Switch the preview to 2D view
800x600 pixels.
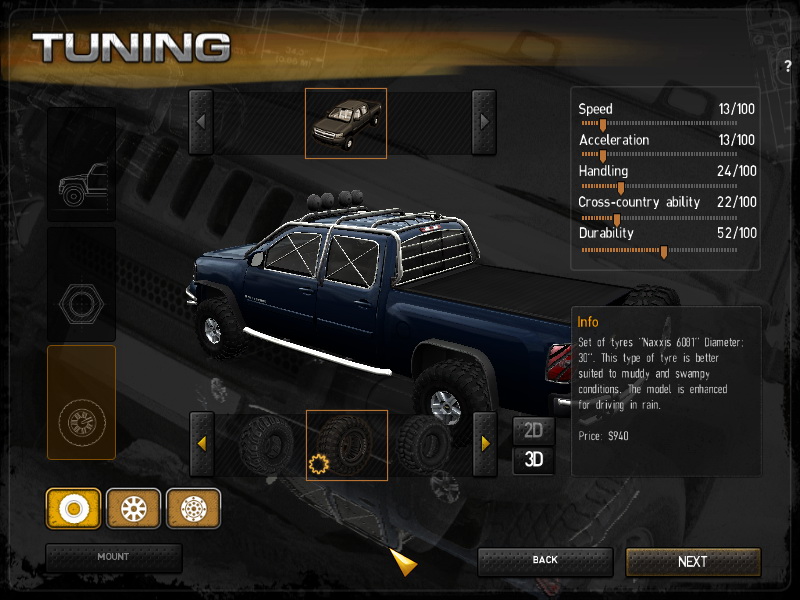pyautogui.click(x=534, y=431)
